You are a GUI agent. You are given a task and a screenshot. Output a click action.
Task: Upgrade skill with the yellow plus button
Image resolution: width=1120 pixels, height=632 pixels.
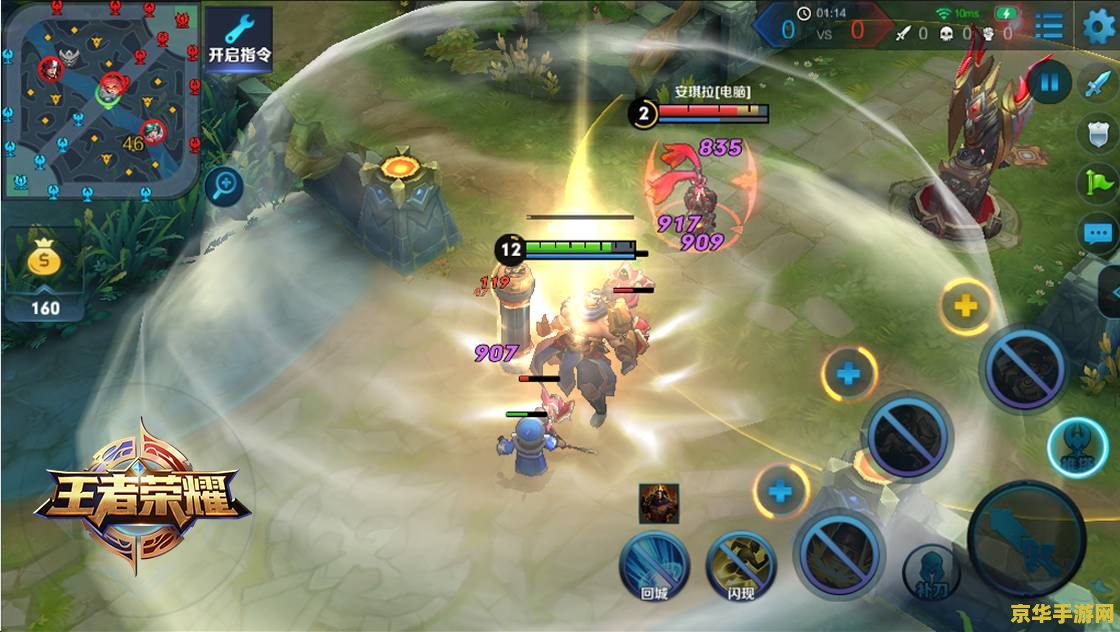(x=965, y=306)
